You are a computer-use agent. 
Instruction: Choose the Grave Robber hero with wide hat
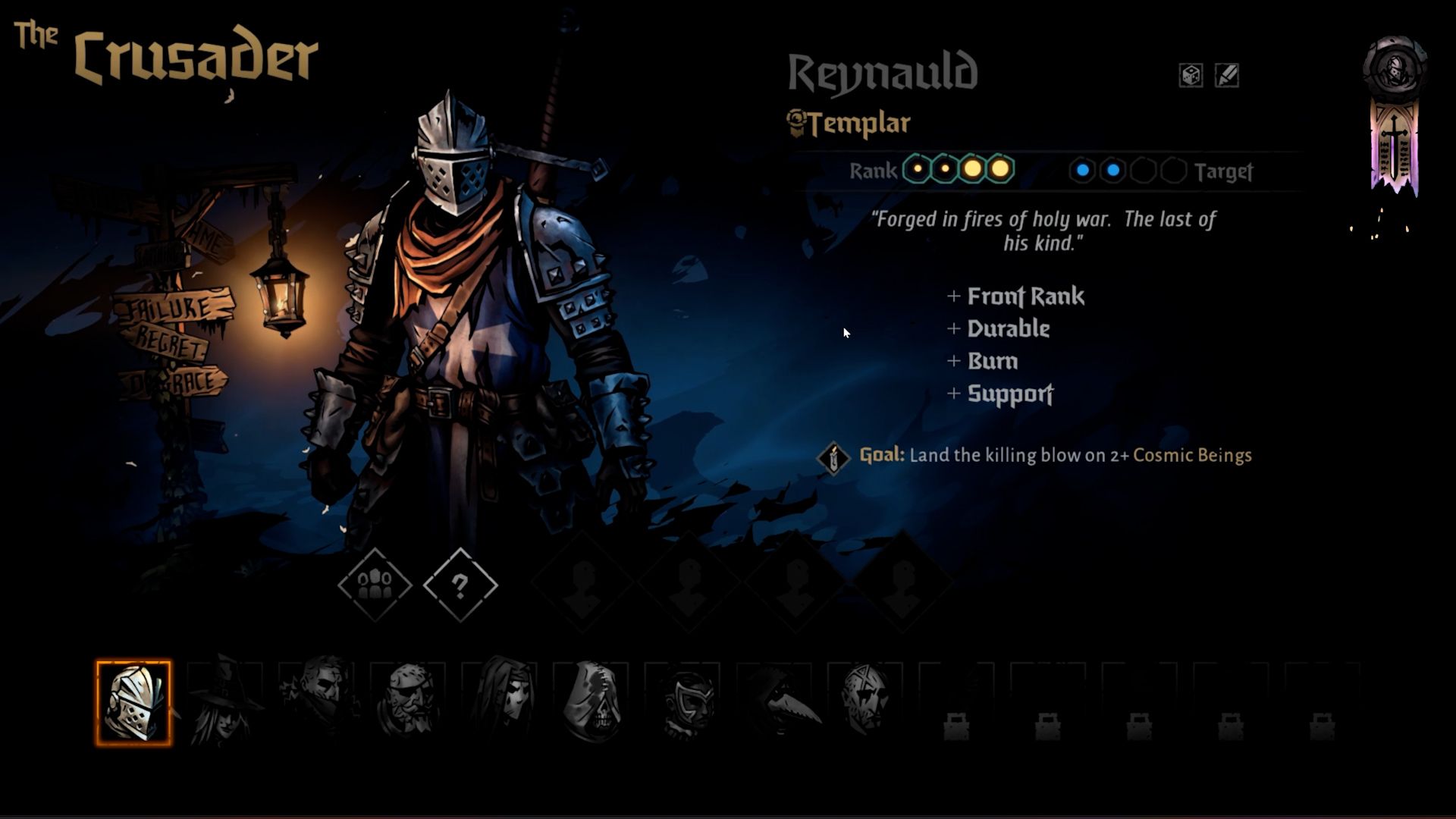point(224,702)
